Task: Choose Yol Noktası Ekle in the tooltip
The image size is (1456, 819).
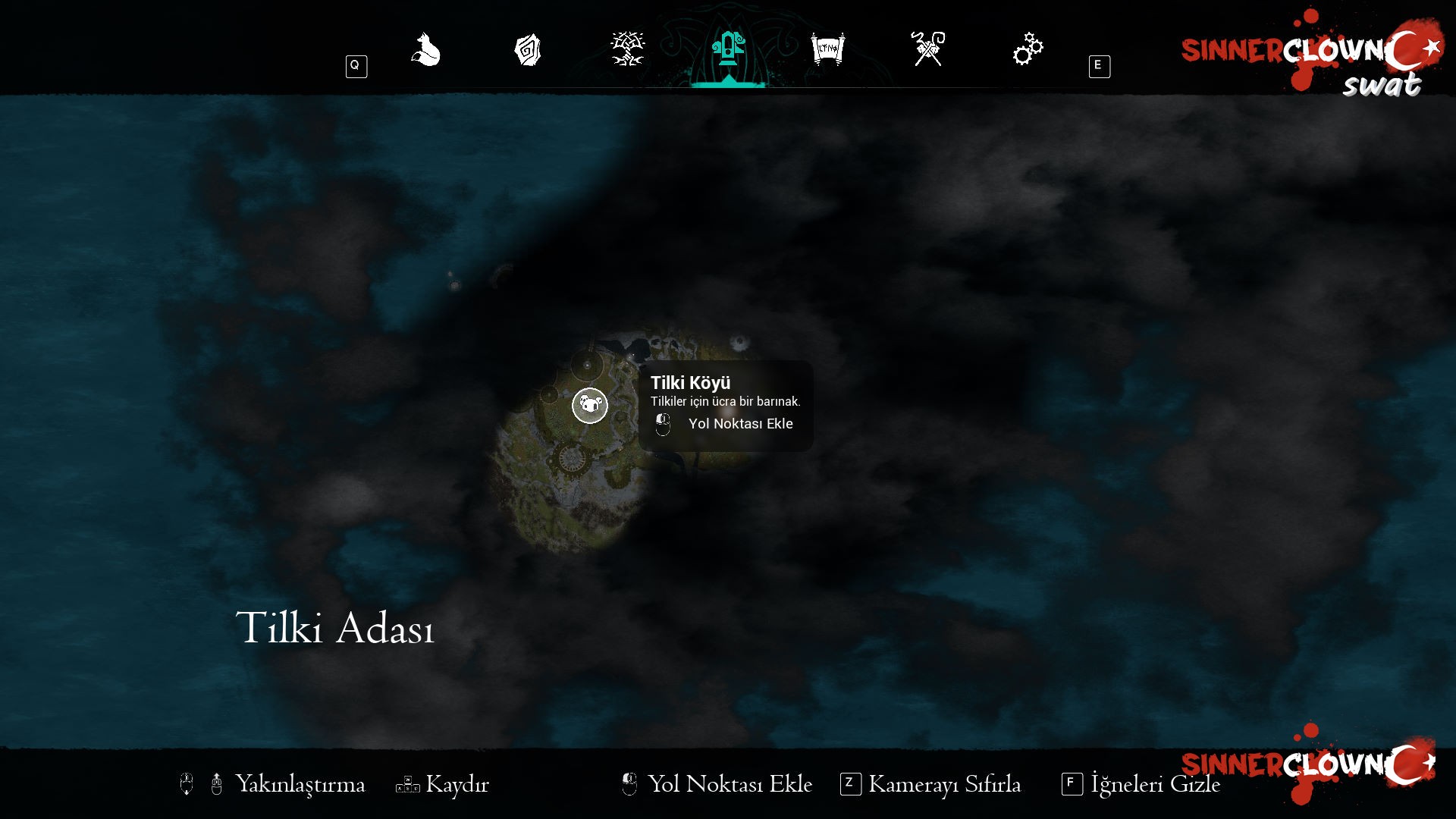Action: click(x=739, y=424)
